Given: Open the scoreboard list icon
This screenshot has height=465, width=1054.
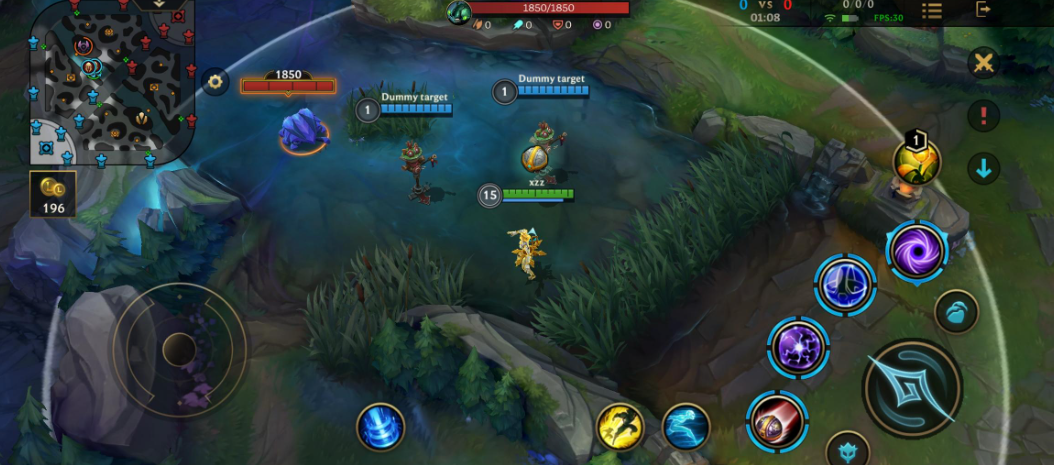Looking at the screenshot, I should tap(931, 10).
